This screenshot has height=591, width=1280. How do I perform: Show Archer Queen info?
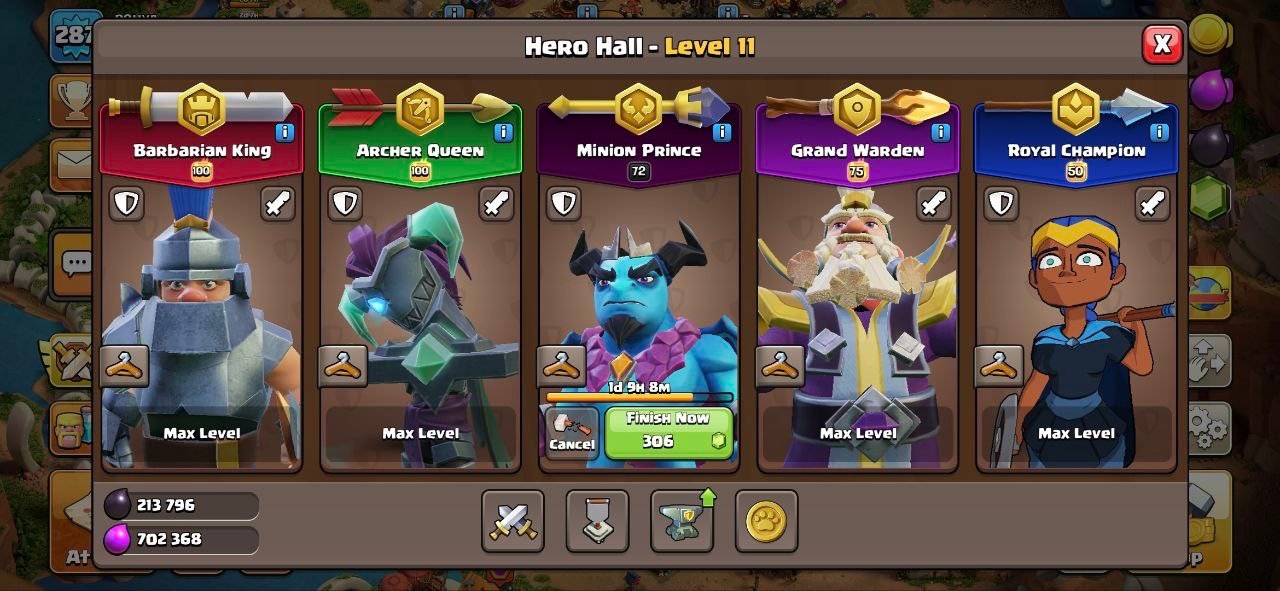[503, 132]
